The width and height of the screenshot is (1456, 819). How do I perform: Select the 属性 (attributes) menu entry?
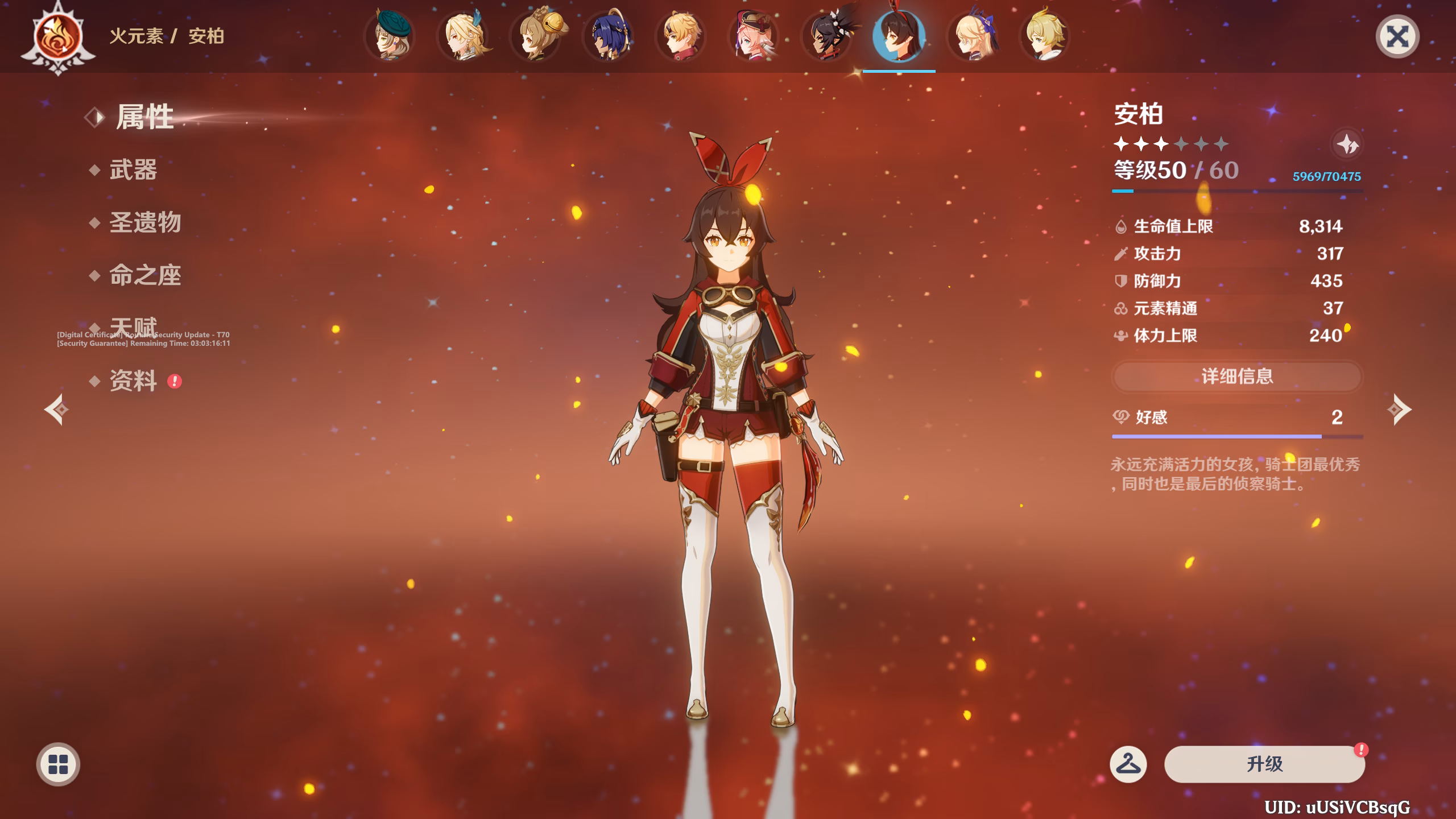[144, 117]
